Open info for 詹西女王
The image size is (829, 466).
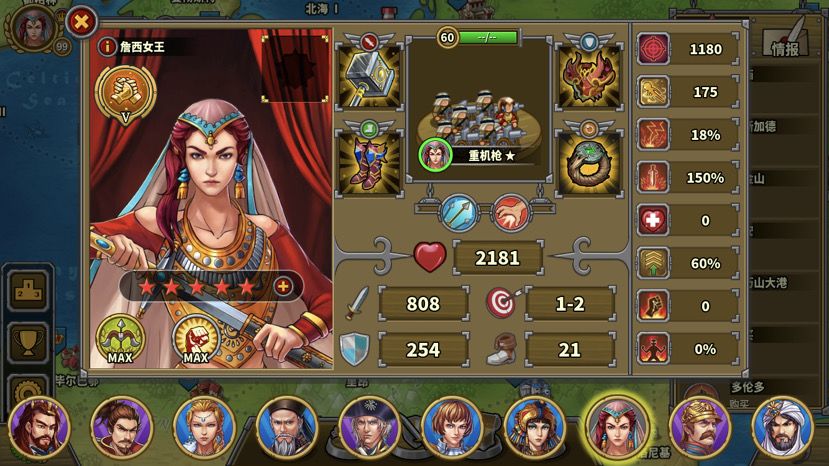coord(106,46)
